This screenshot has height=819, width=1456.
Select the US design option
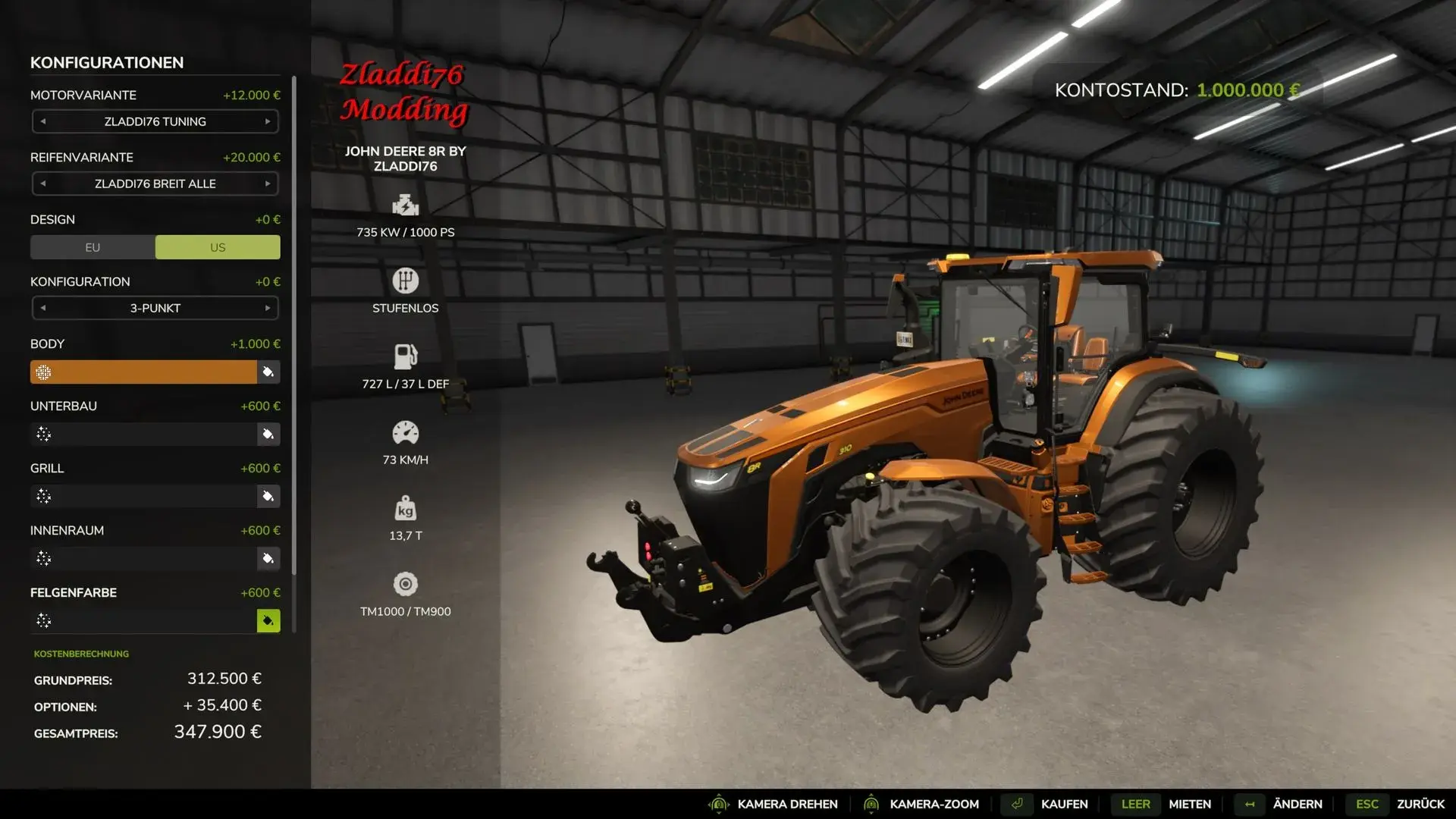coord(218,247)
